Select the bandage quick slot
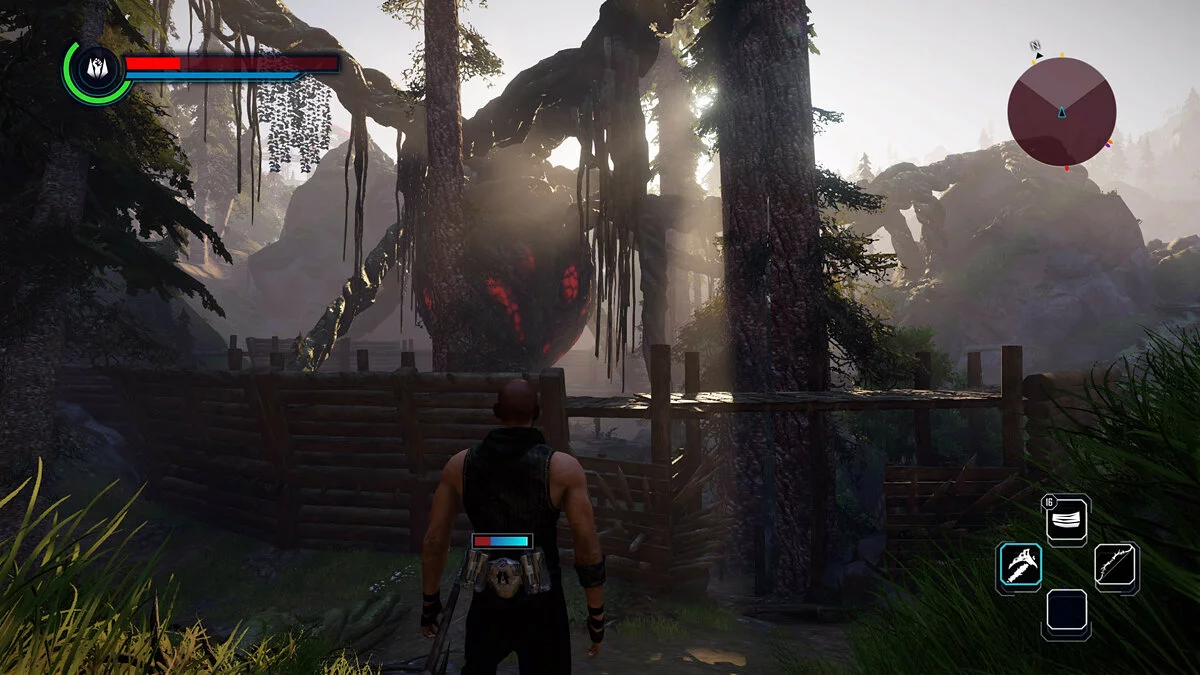Viewport: 1200px width, 675px height. point(1068,520)
